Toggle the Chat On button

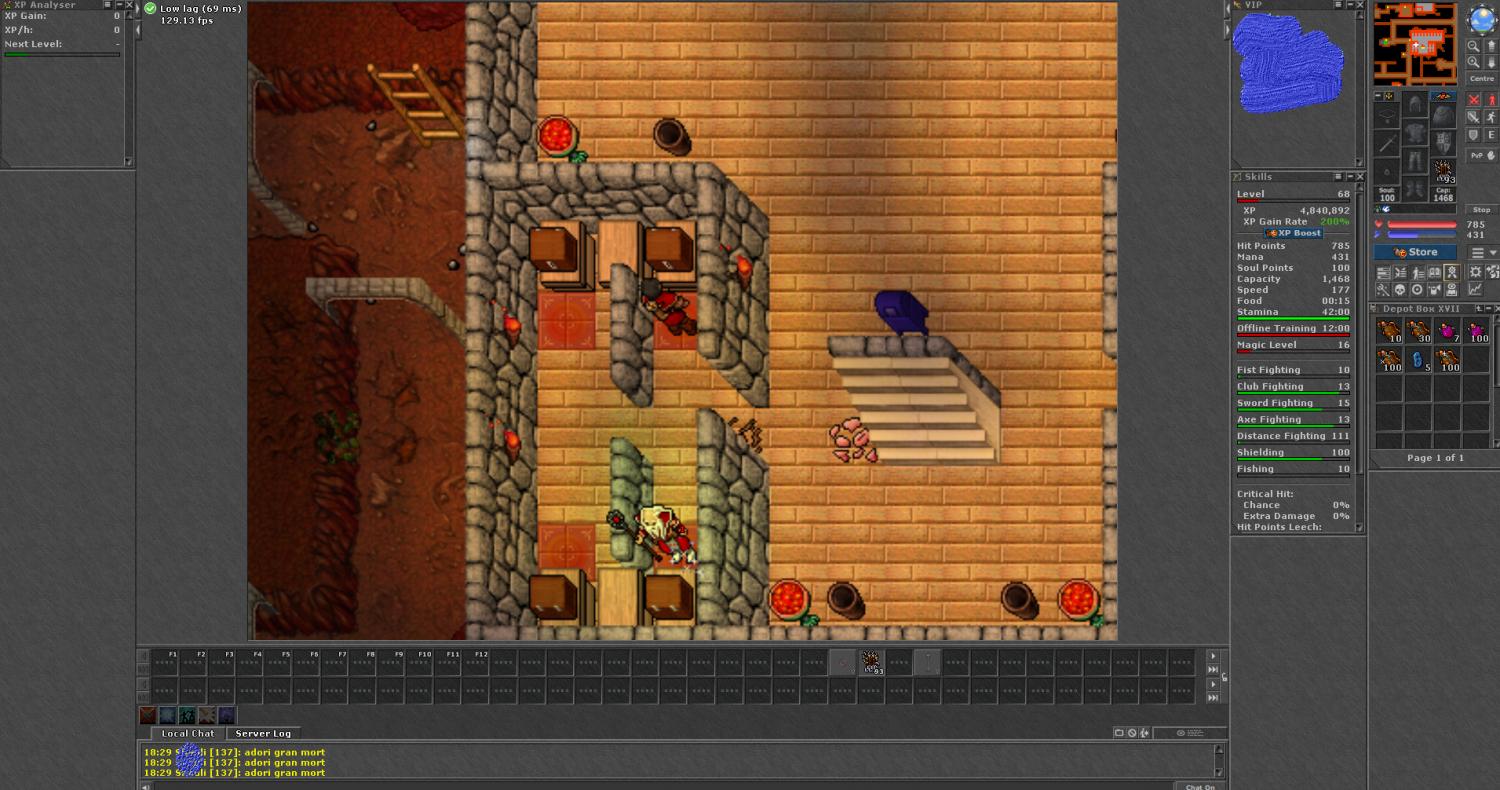(x=1200, y=786)
